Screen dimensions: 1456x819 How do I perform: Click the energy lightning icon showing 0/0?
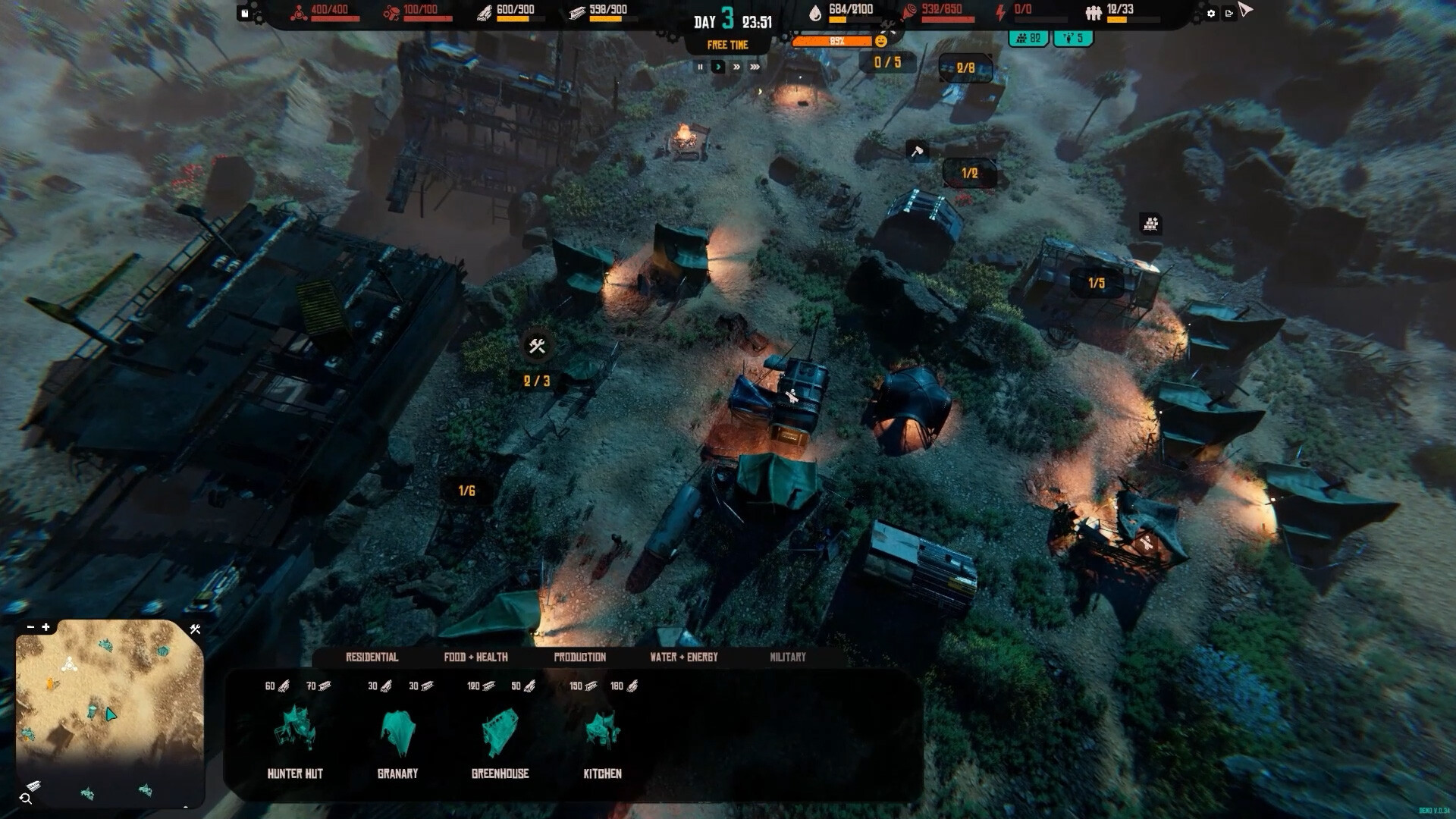(x=998, y=11)
